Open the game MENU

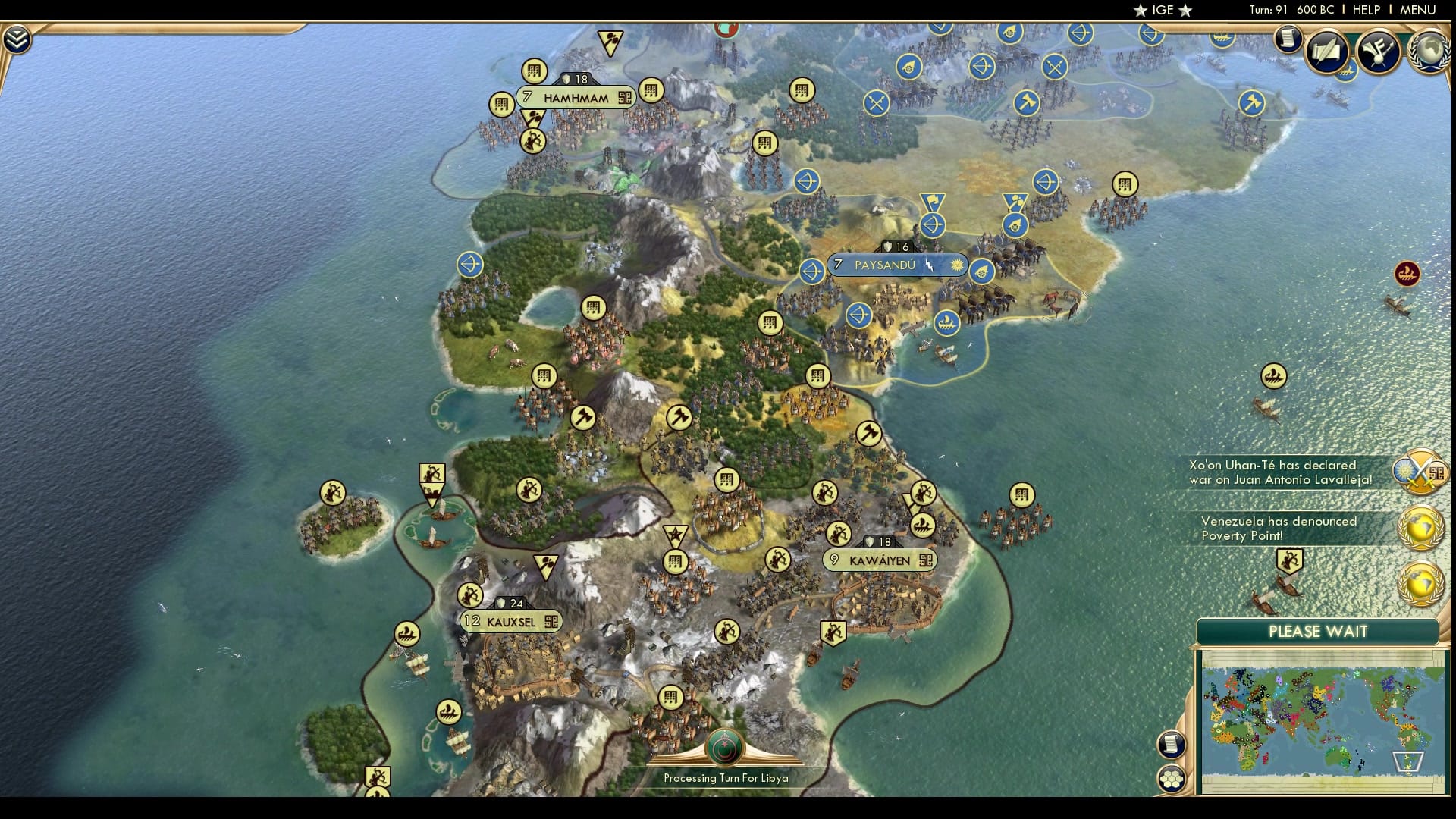(1417, 10)
